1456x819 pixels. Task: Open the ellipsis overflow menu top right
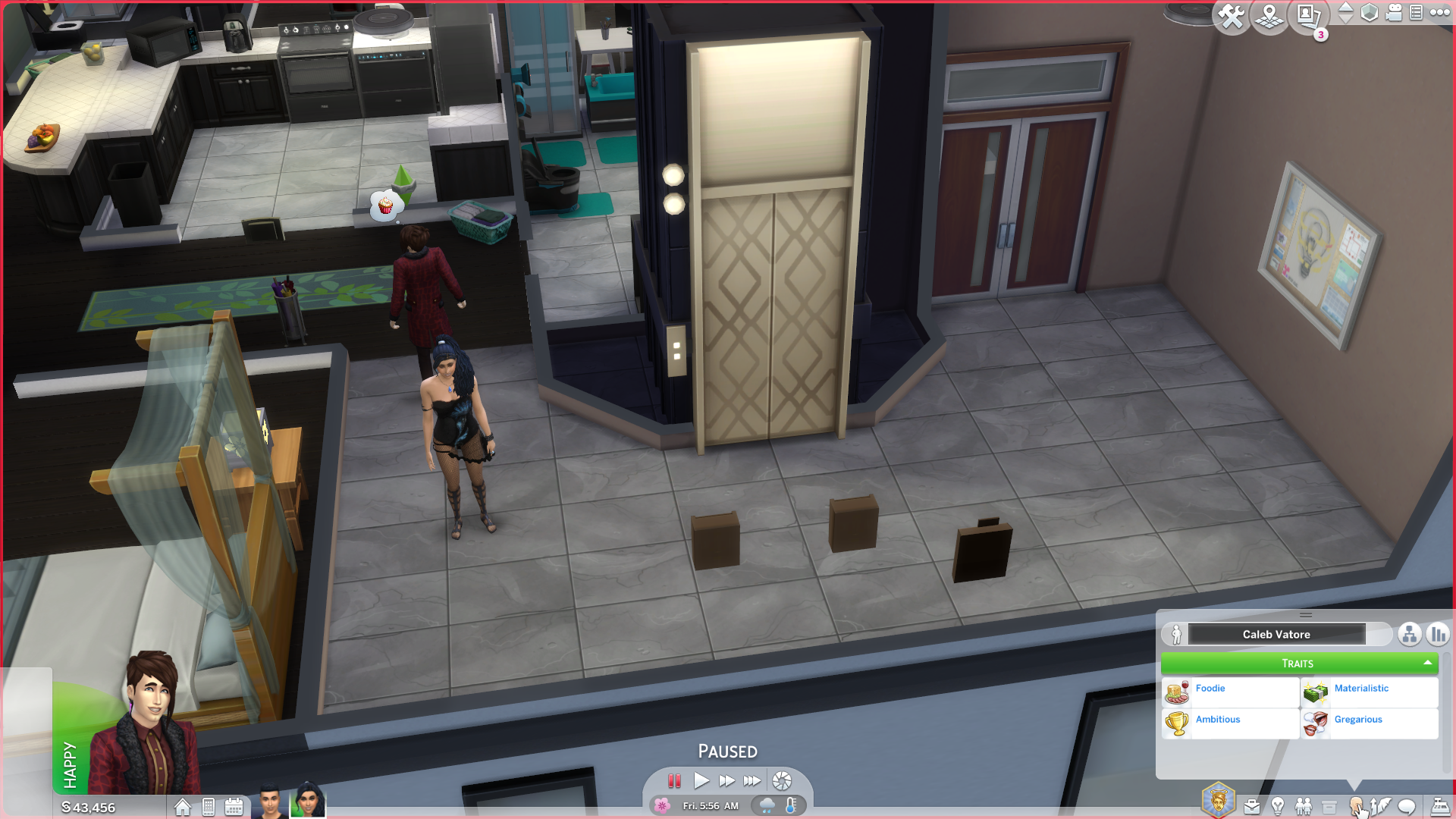pos(1439,13)
